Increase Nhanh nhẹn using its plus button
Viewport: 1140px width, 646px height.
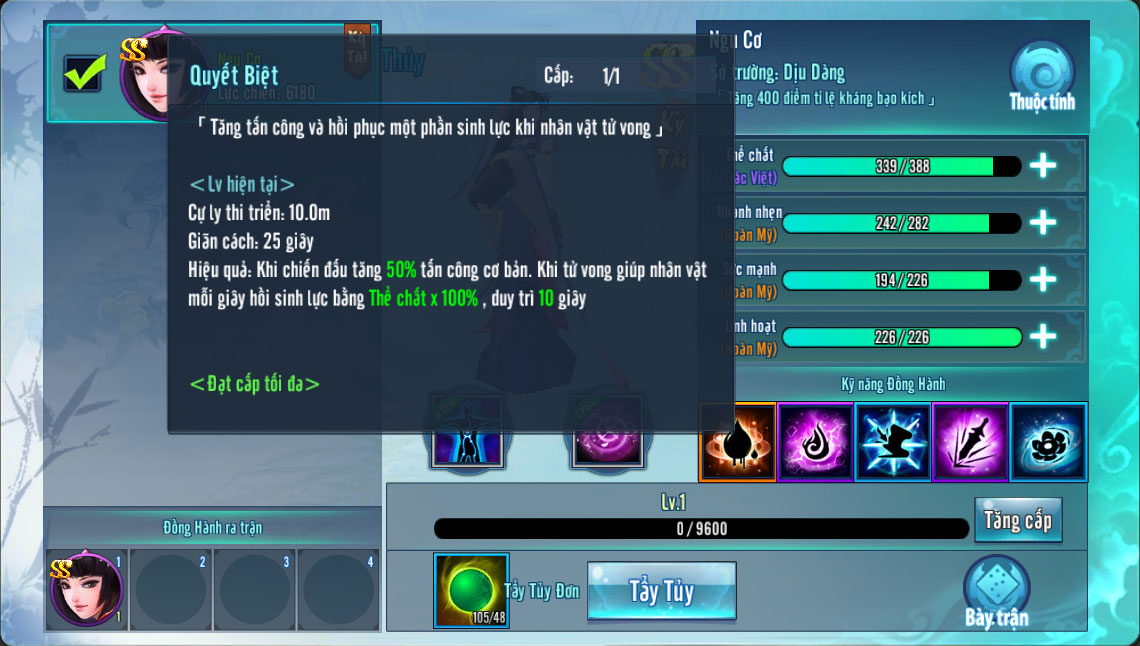click(1043, 223)
